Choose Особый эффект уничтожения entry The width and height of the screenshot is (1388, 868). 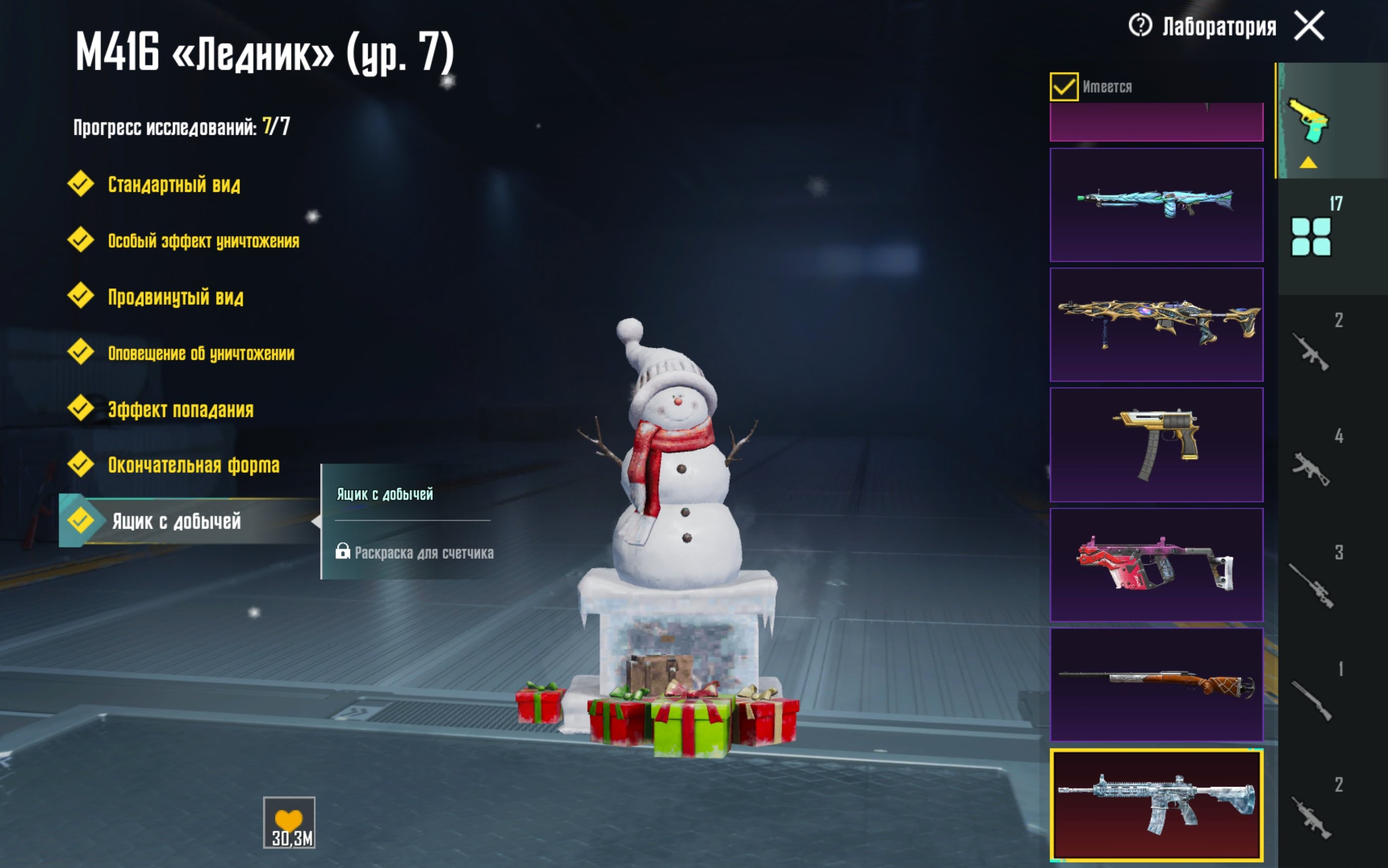click(x=203, y=241)
